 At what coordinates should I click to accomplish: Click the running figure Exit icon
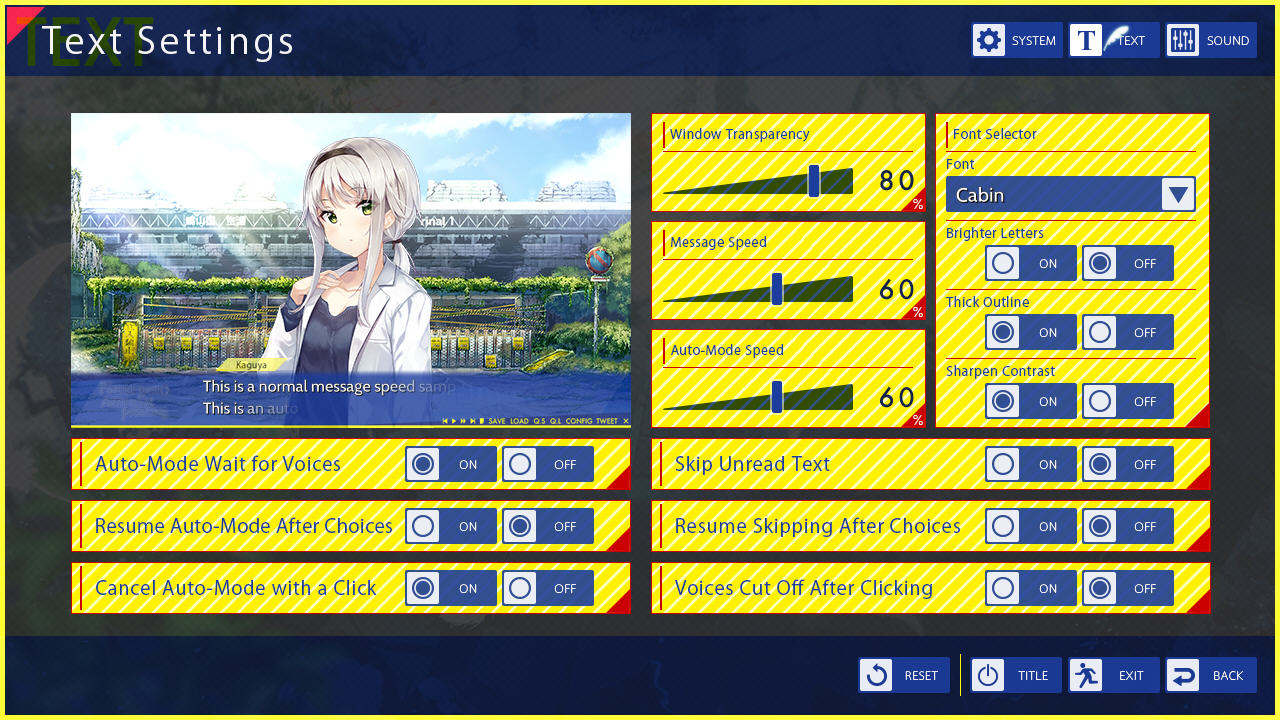[x=1086, y=675]
